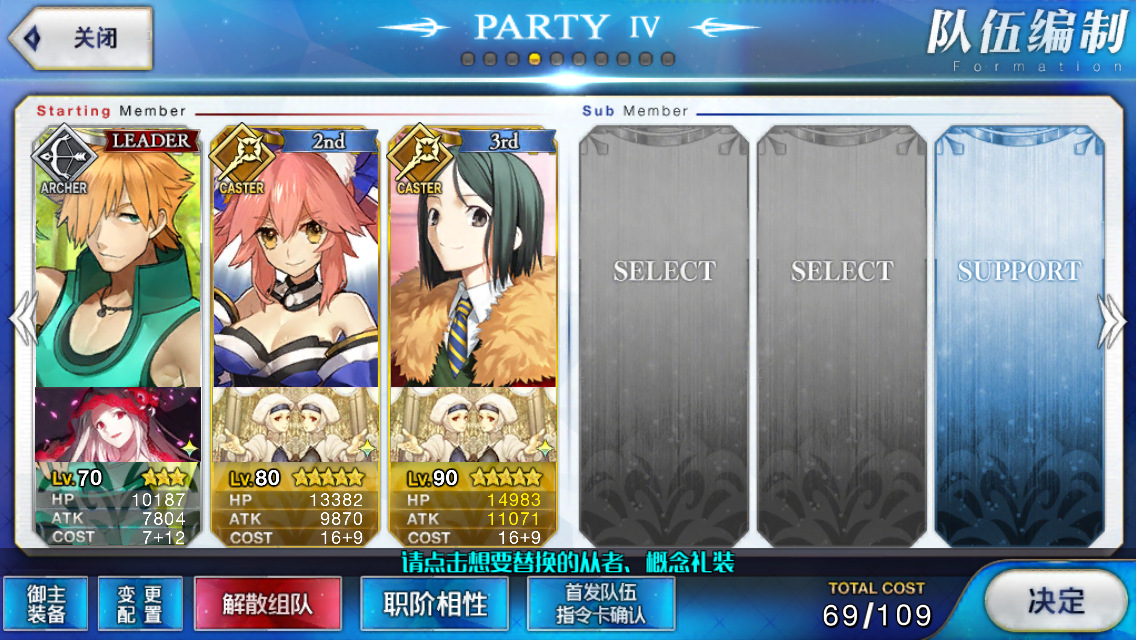Switch to the next party with right arrow
The image size is (1136, 640).
tap(1112, 320)
